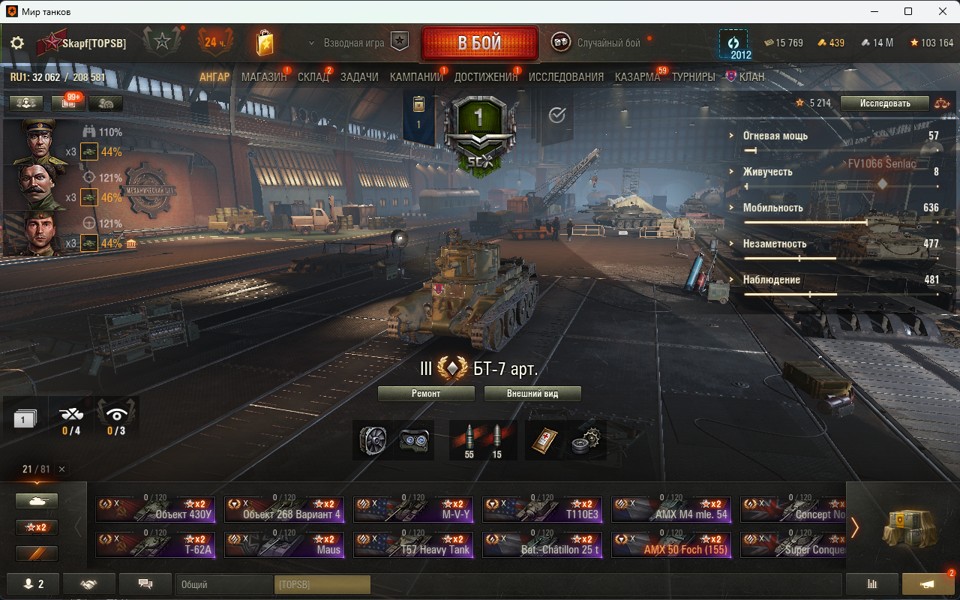Switch to the КАЗАРМА barracks tab
Screen dimensions: 960x600
pos(637,77)
